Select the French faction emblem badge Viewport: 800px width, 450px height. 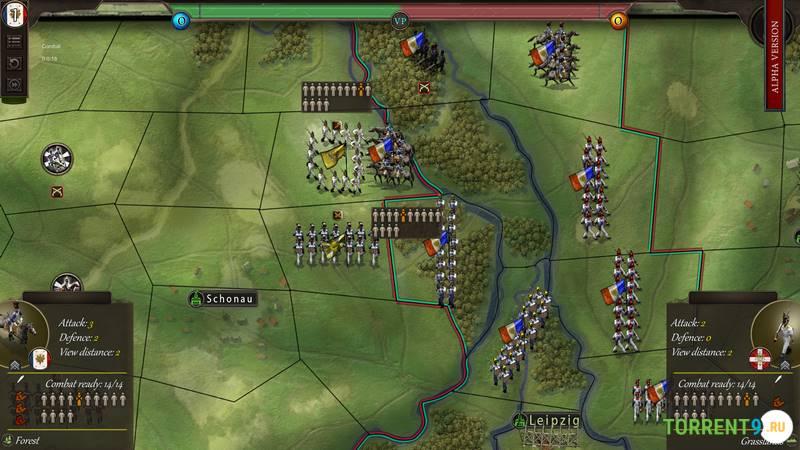(x=15, y=15)
